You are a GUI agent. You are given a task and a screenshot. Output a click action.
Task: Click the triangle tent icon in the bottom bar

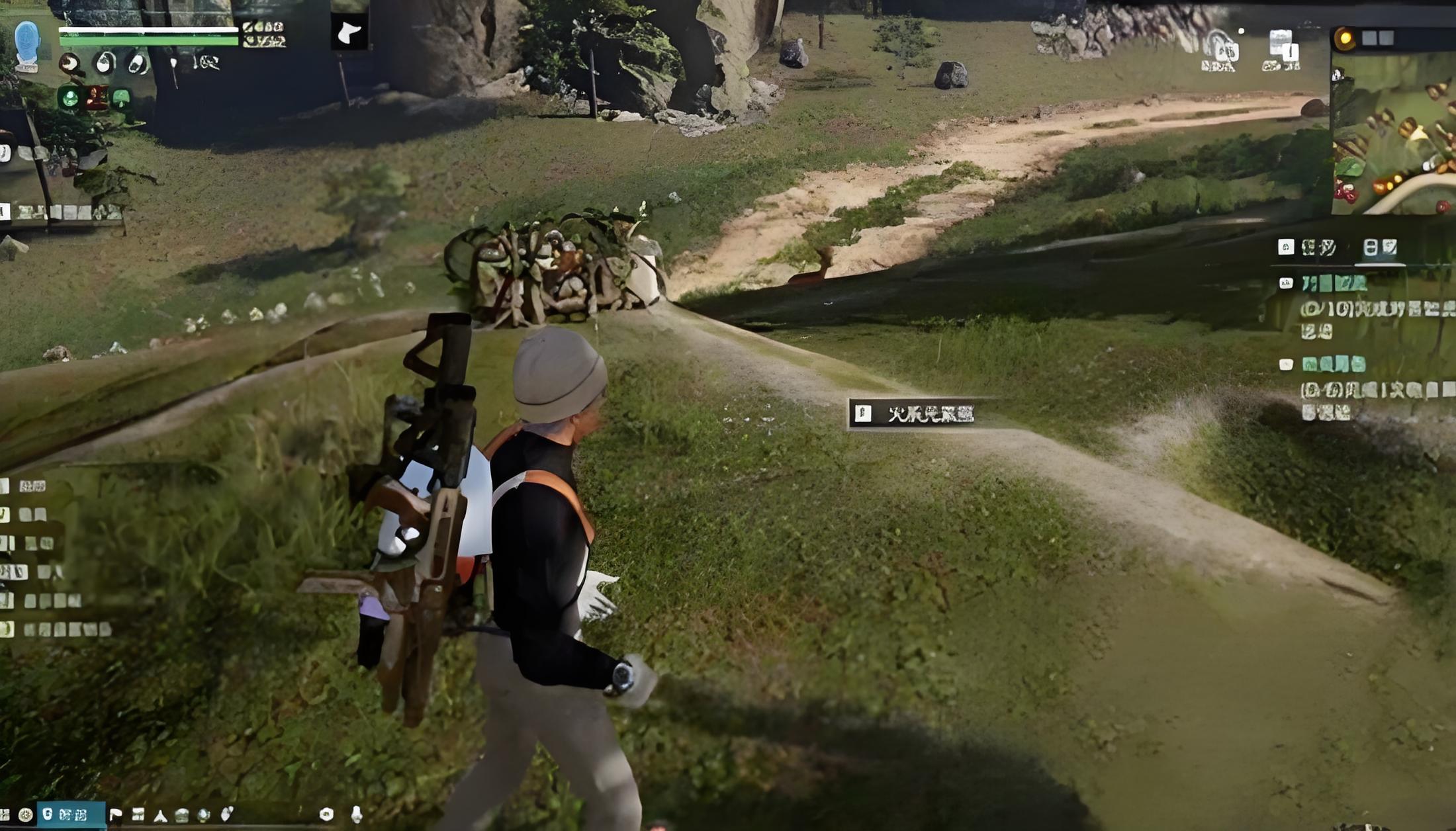tap(160, 815)
